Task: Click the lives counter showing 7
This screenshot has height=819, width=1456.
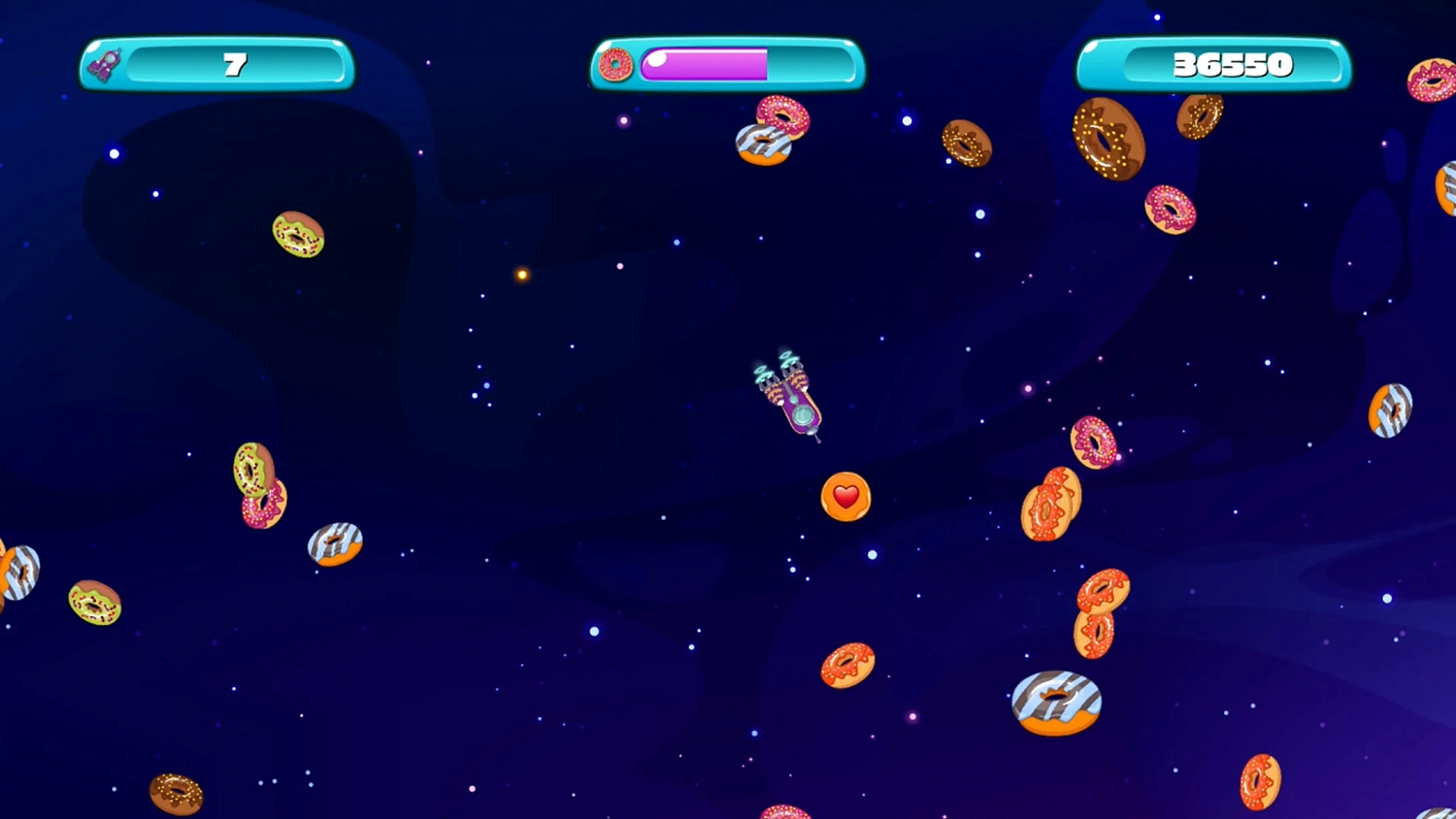Action: tap(233, 64)
